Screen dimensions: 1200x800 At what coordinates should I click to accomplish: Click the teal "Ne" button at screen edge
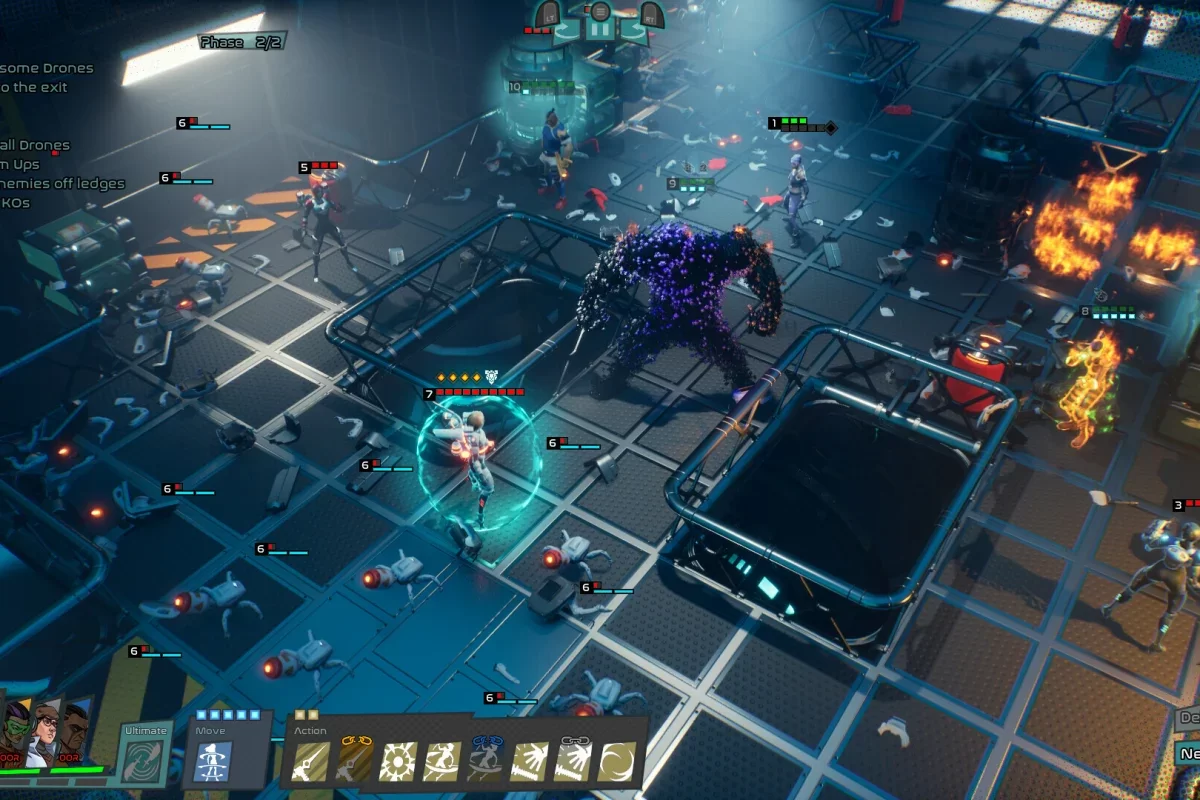point(1188,753)
